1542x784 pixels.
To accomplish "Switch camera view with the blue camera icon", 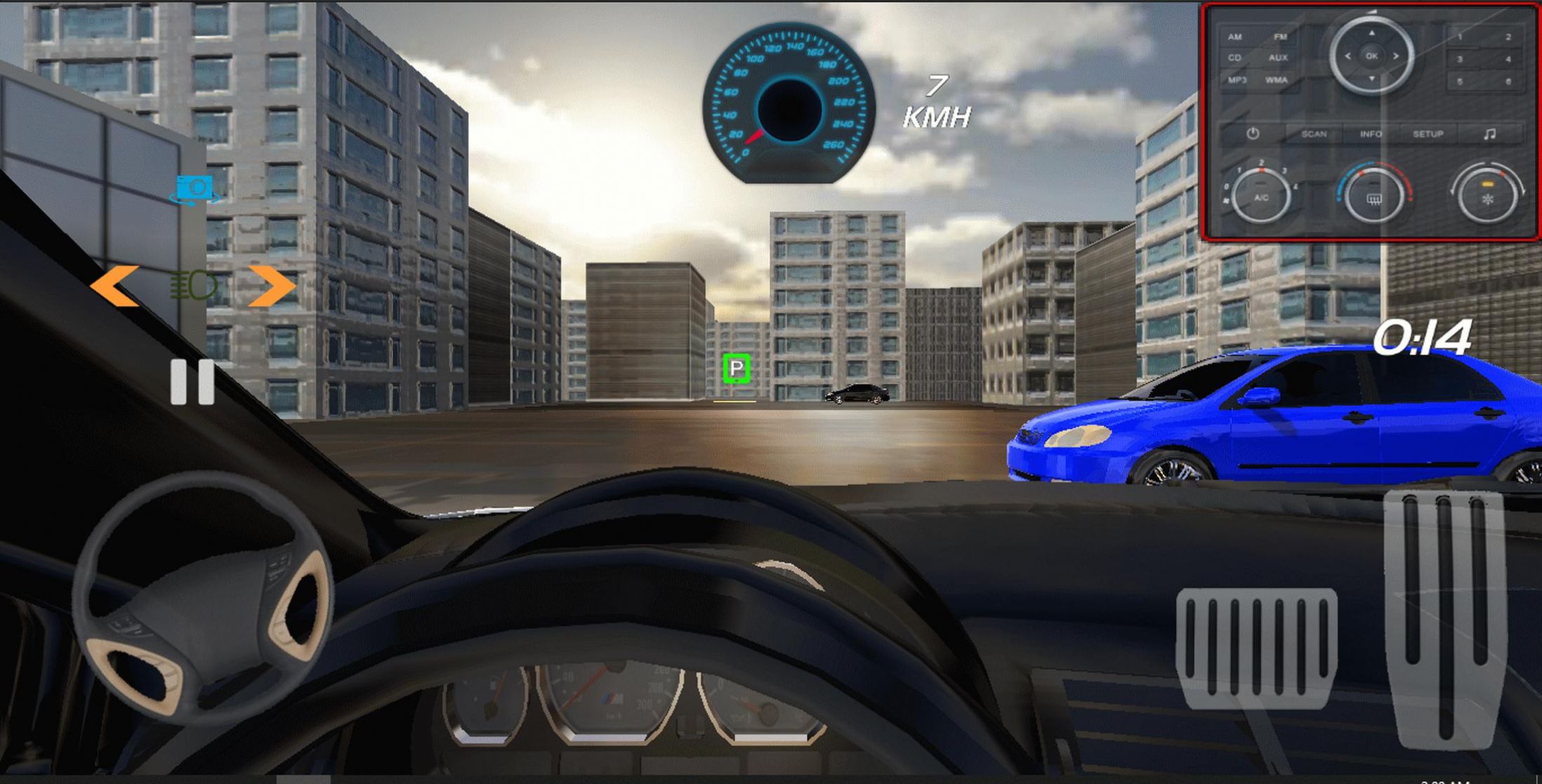I will point(195,189).
